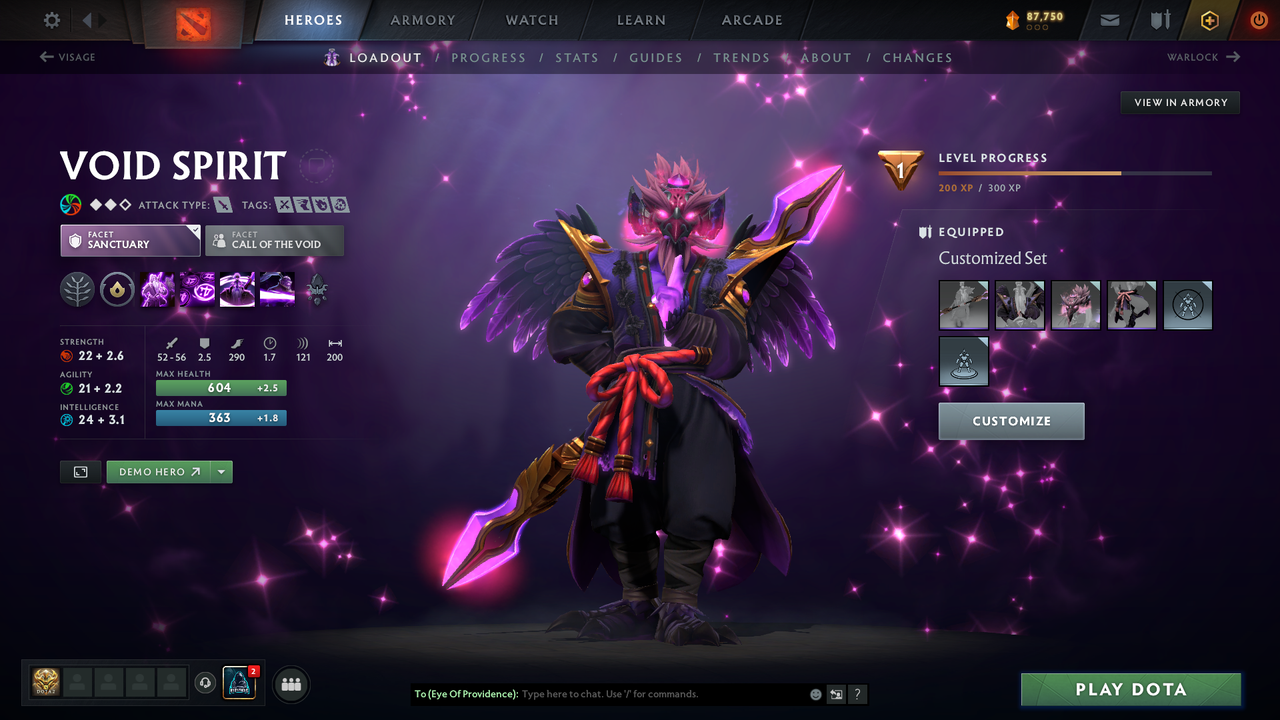Image resolution: width=1280 pixels, height=720 pixels.
Task: Switch to the Stats tab
Action: tap(577, 57)
